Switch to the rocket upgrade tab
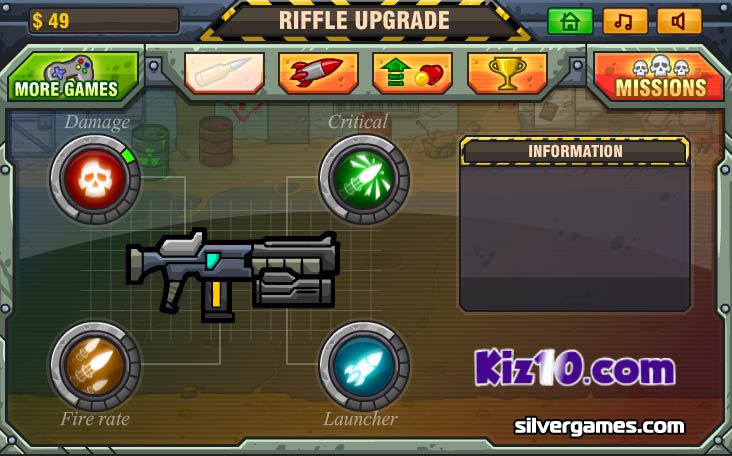This screenshot has height=456, width=732. click(318, 73)
